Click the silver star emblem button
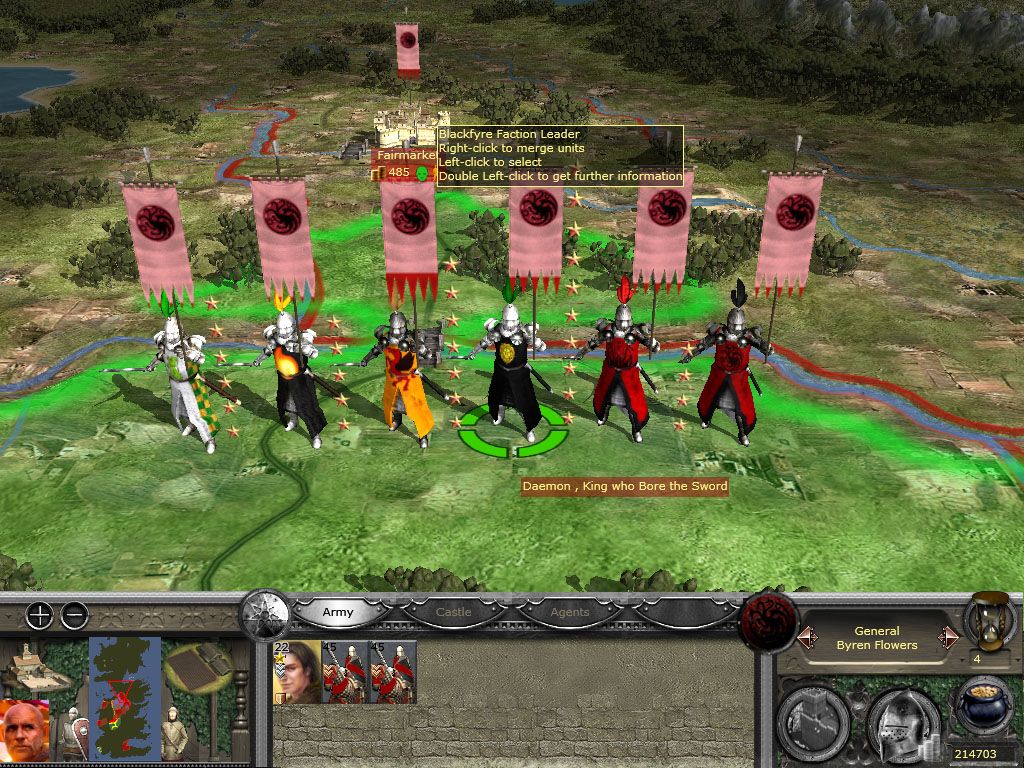The image size is (1024, 768). [x=266, y=612]
